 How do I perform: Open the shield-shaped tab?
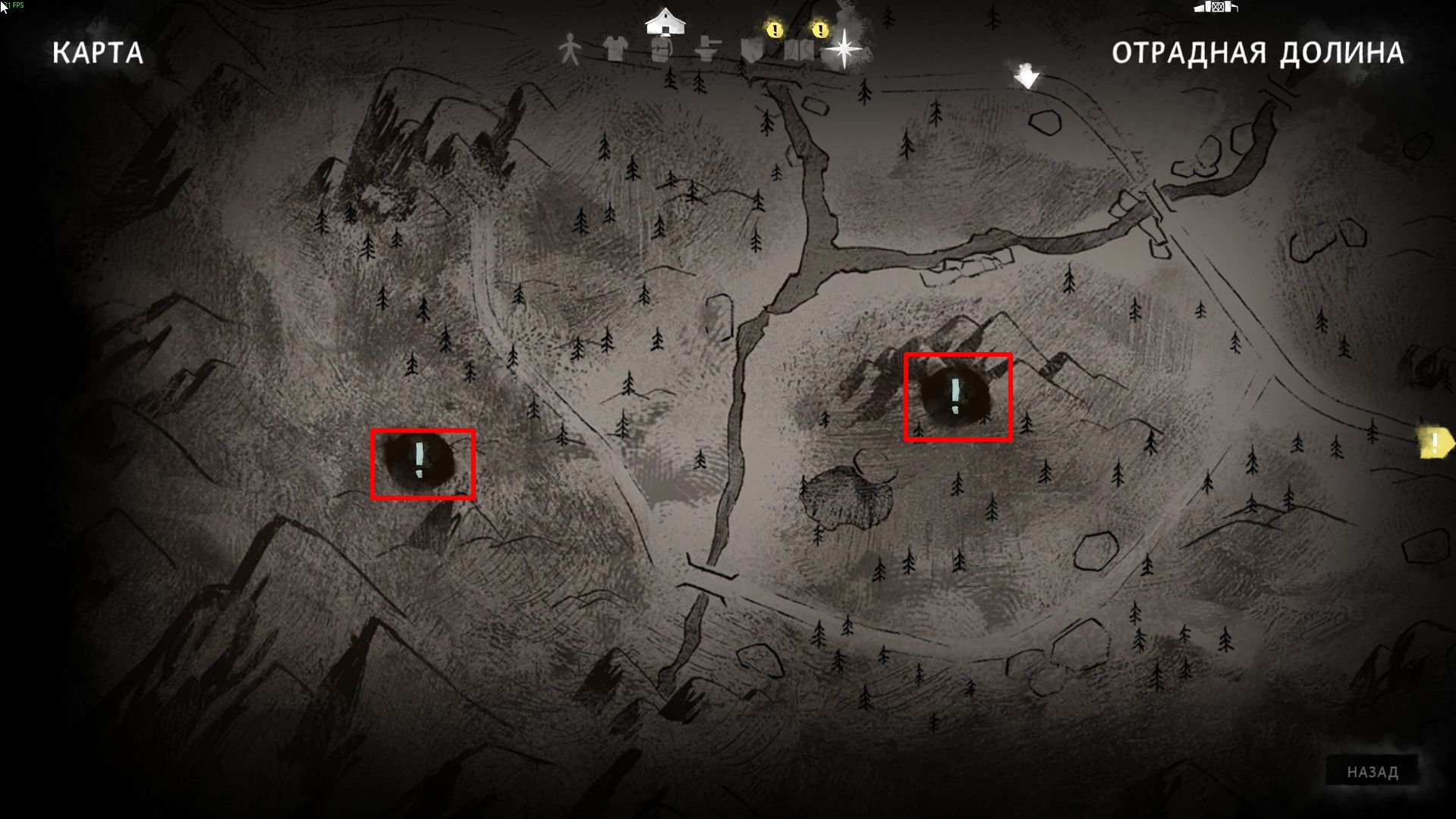tap(752, 50)
